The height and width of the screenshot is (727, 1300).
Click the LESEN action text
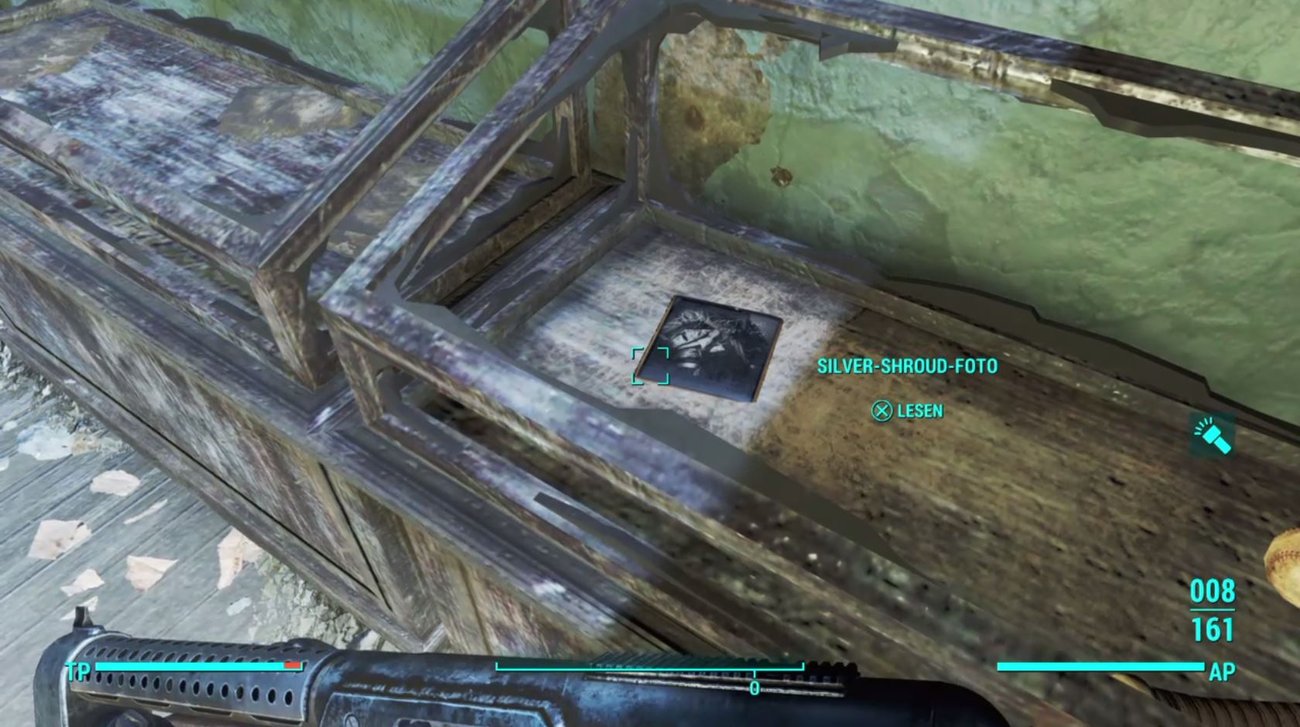point(921,410)
